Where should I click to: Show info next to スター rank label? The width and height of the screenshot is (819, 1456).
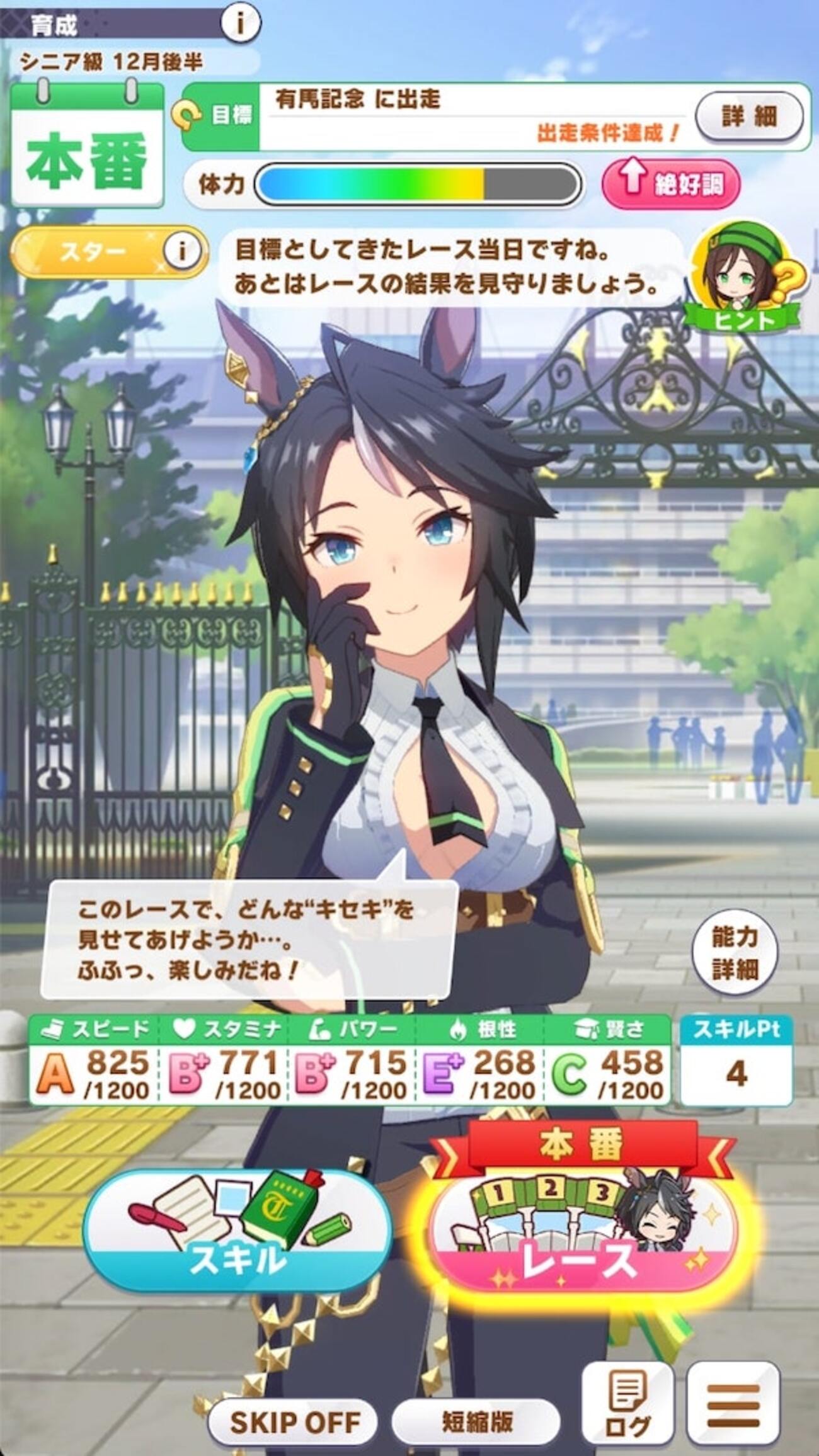coord(182,251)
